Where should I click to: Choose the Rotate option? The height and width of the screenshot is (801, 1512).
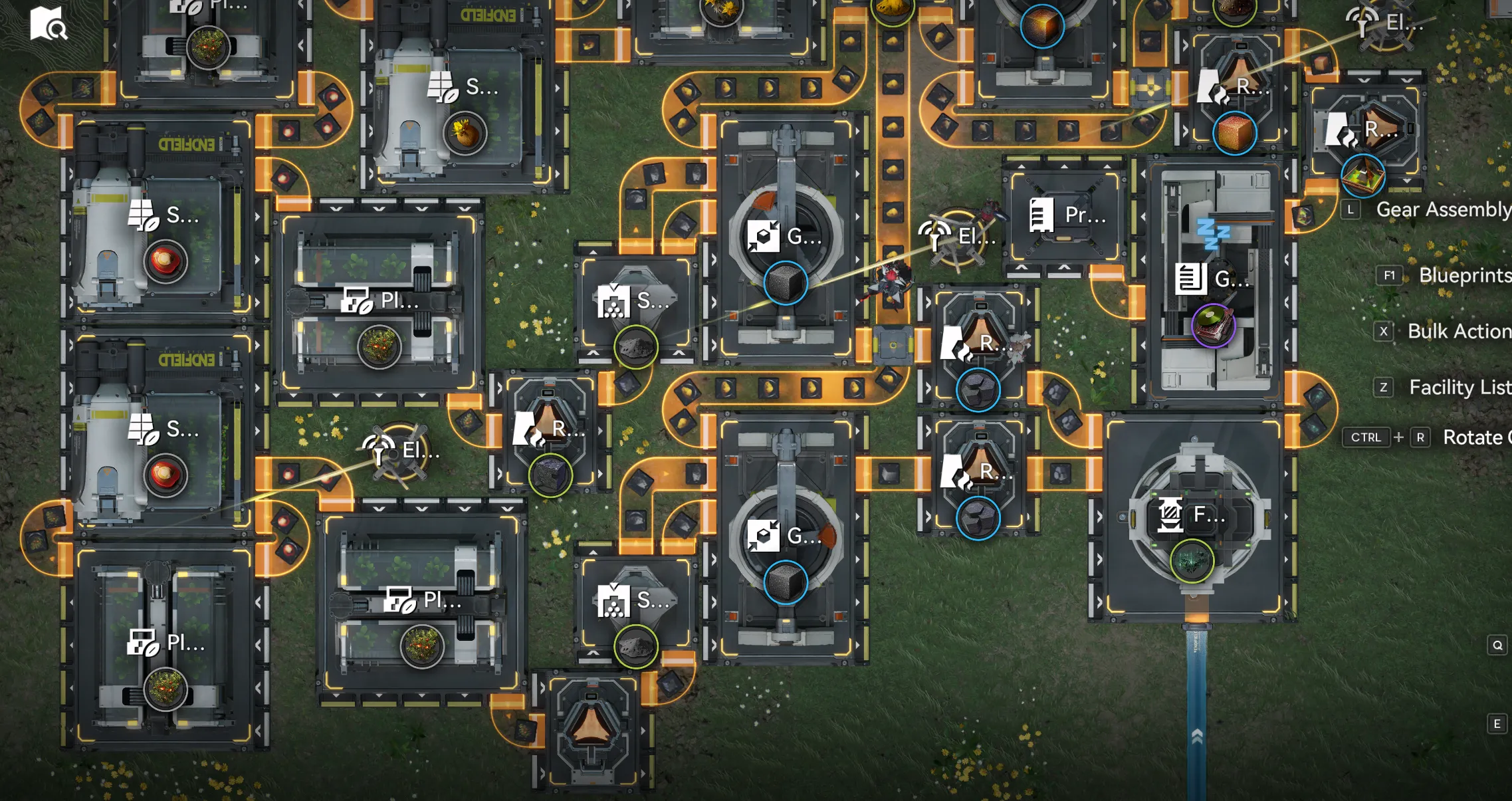click(x=1475, y=437)
